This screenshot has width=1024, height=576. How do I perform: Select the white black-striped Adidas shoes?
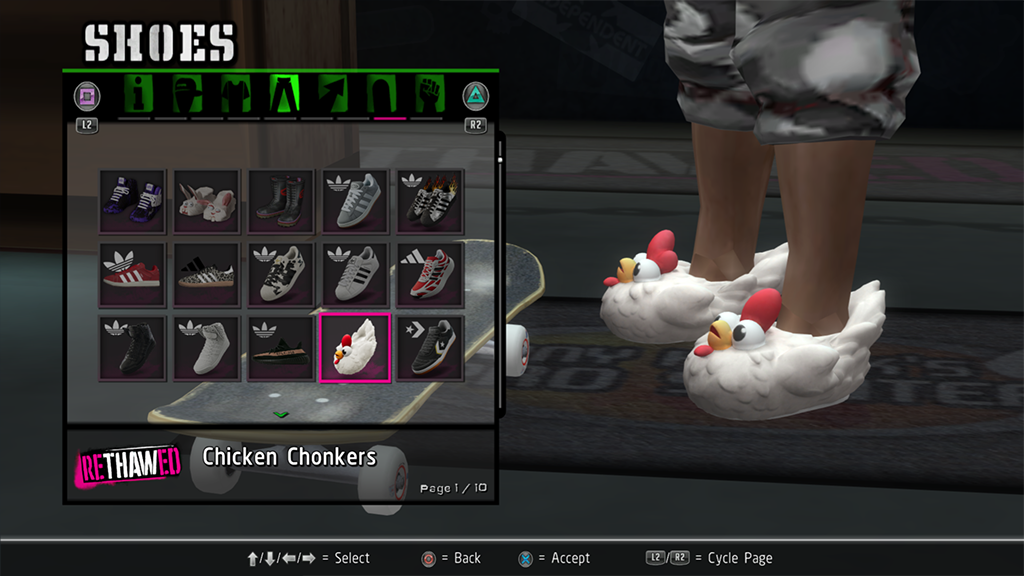[x=355, y=274]
